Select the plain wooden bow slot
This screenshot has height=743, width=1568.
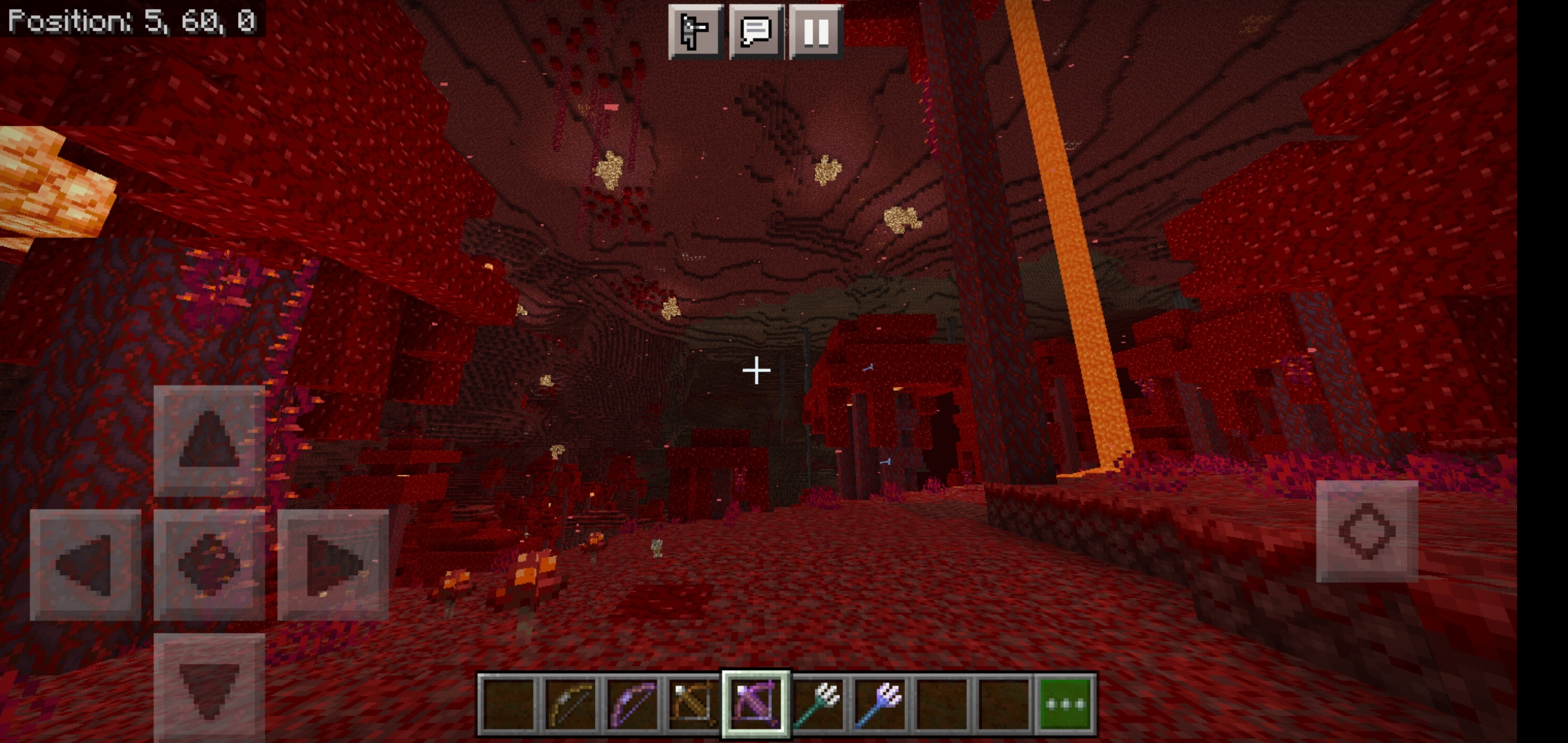570,704
